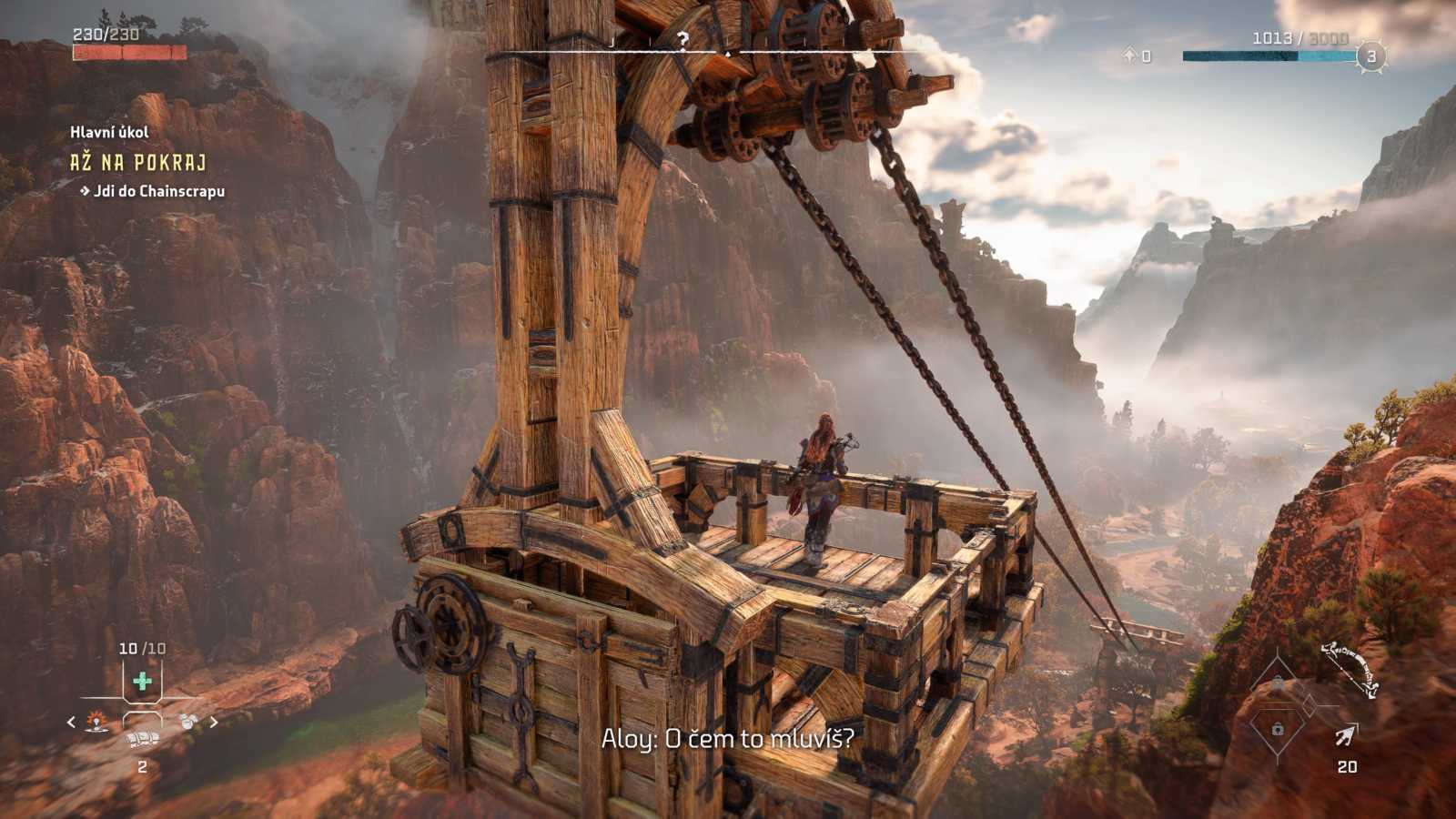Click the subtitle Aloy: O čem to mluvíš?
1456x819 pixels.
tap(728, 739)
